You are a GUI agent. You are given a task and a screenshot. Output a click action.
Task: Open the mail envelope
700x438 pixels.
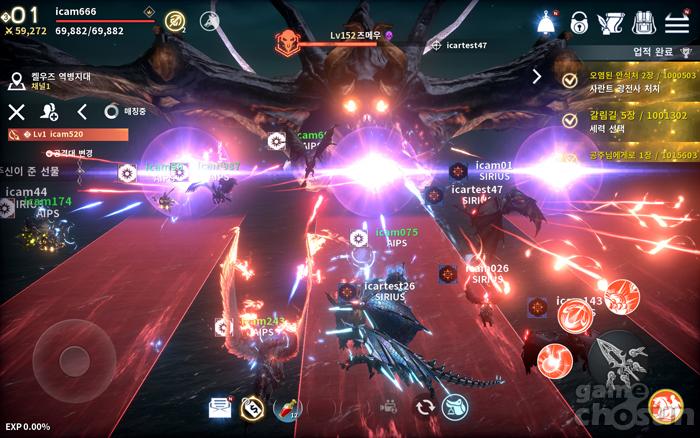[x=220, y=406]
